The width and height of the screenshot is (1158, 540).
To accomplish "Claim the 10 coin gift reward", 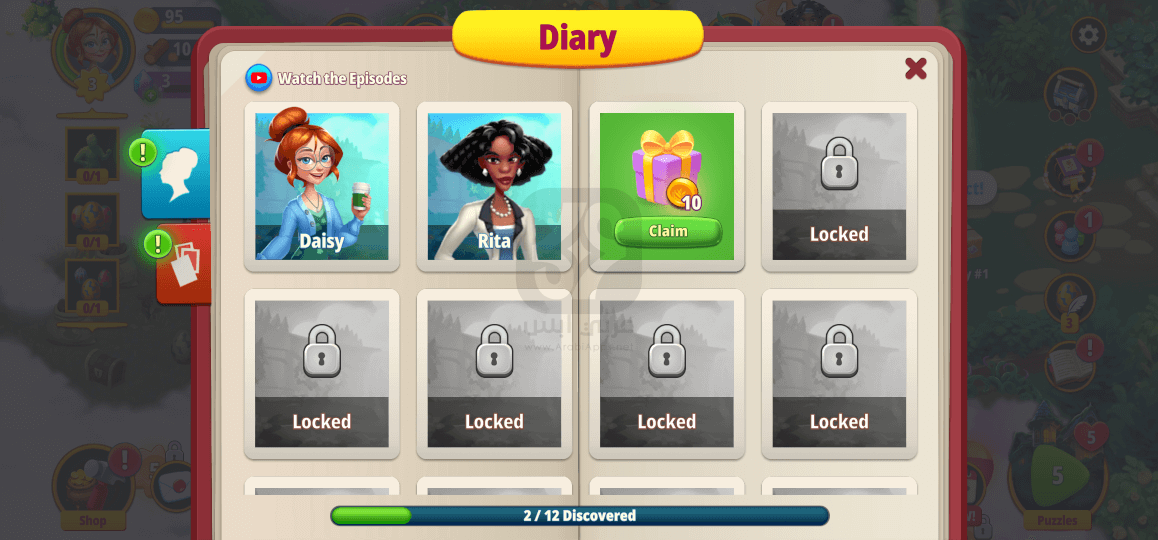I will [x=667, y=231].
